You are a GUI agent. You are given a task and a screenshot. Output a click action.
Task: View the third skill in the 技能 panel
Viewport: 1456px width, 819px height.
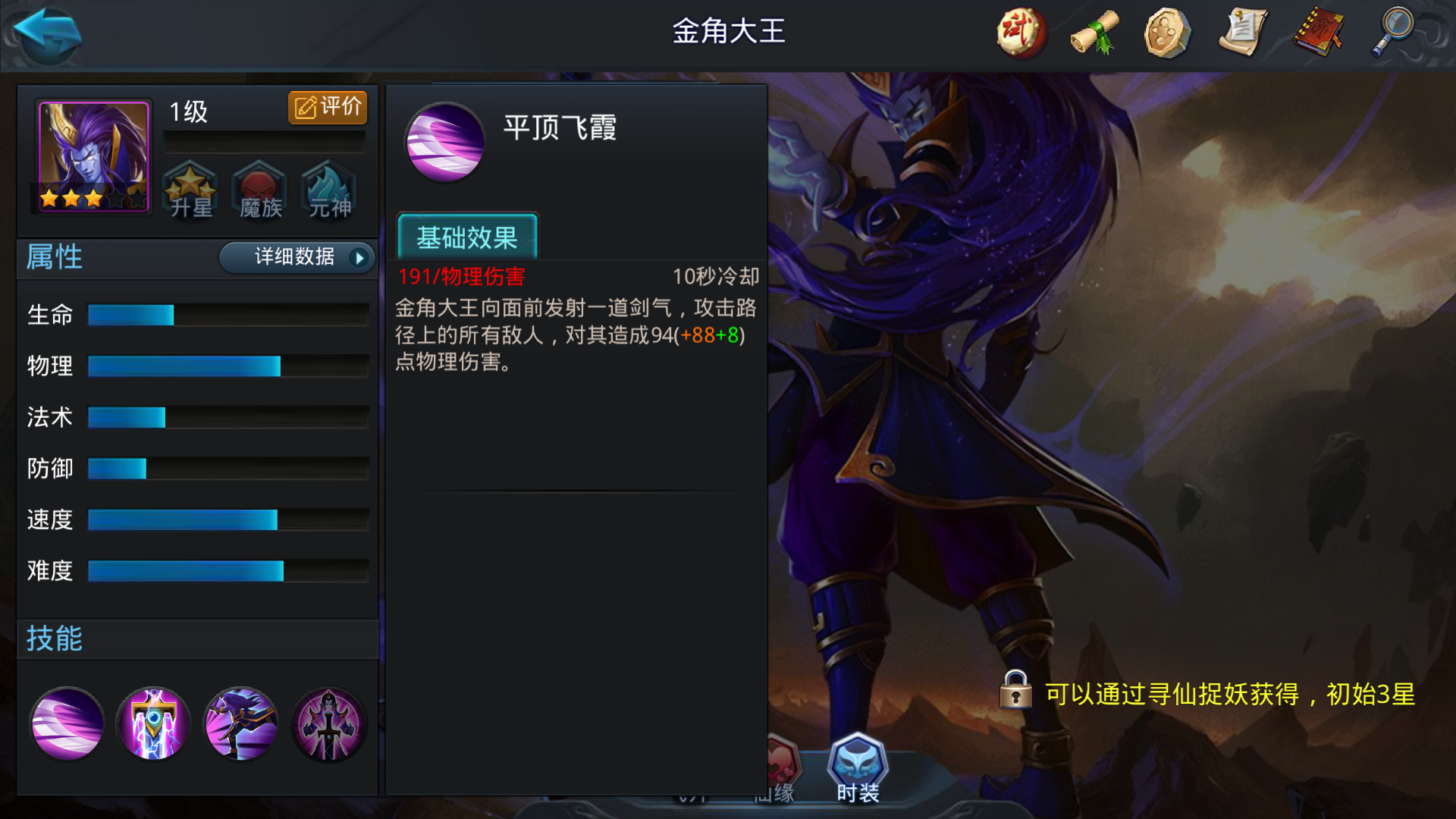pos(240,724)
